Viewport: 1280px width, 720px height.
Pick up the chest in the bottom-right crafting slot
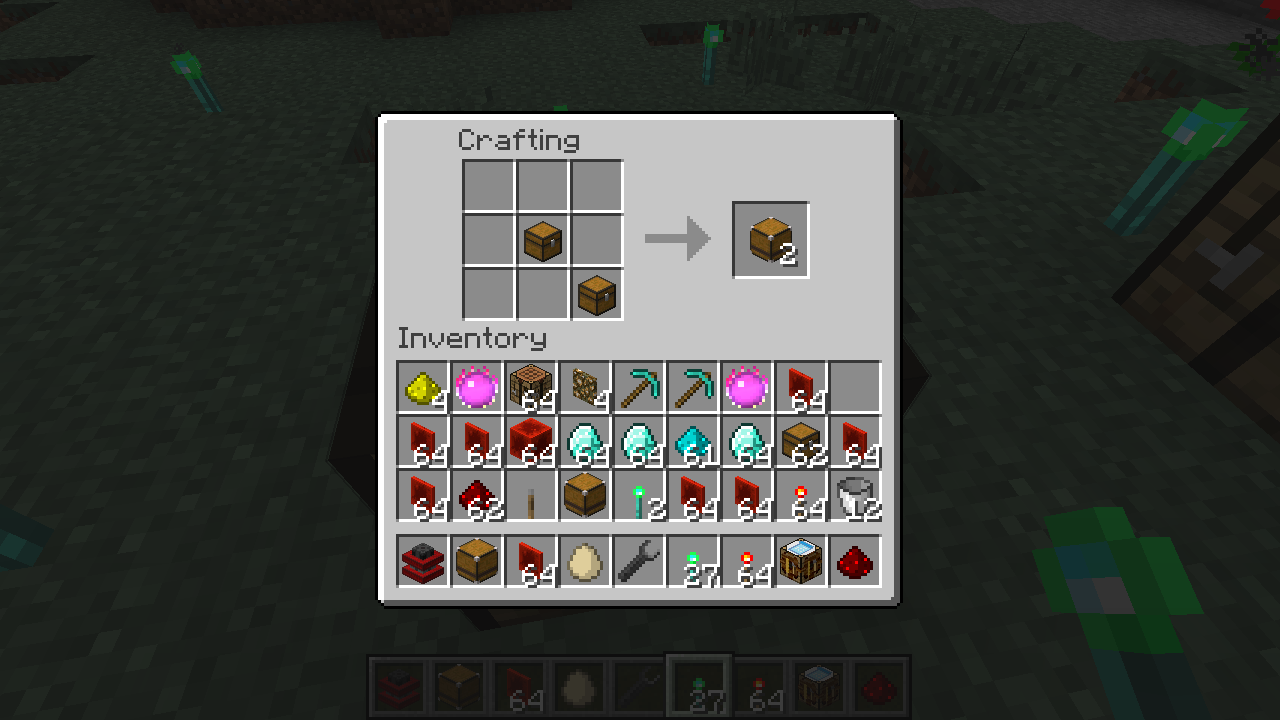[x=597, y=295]
